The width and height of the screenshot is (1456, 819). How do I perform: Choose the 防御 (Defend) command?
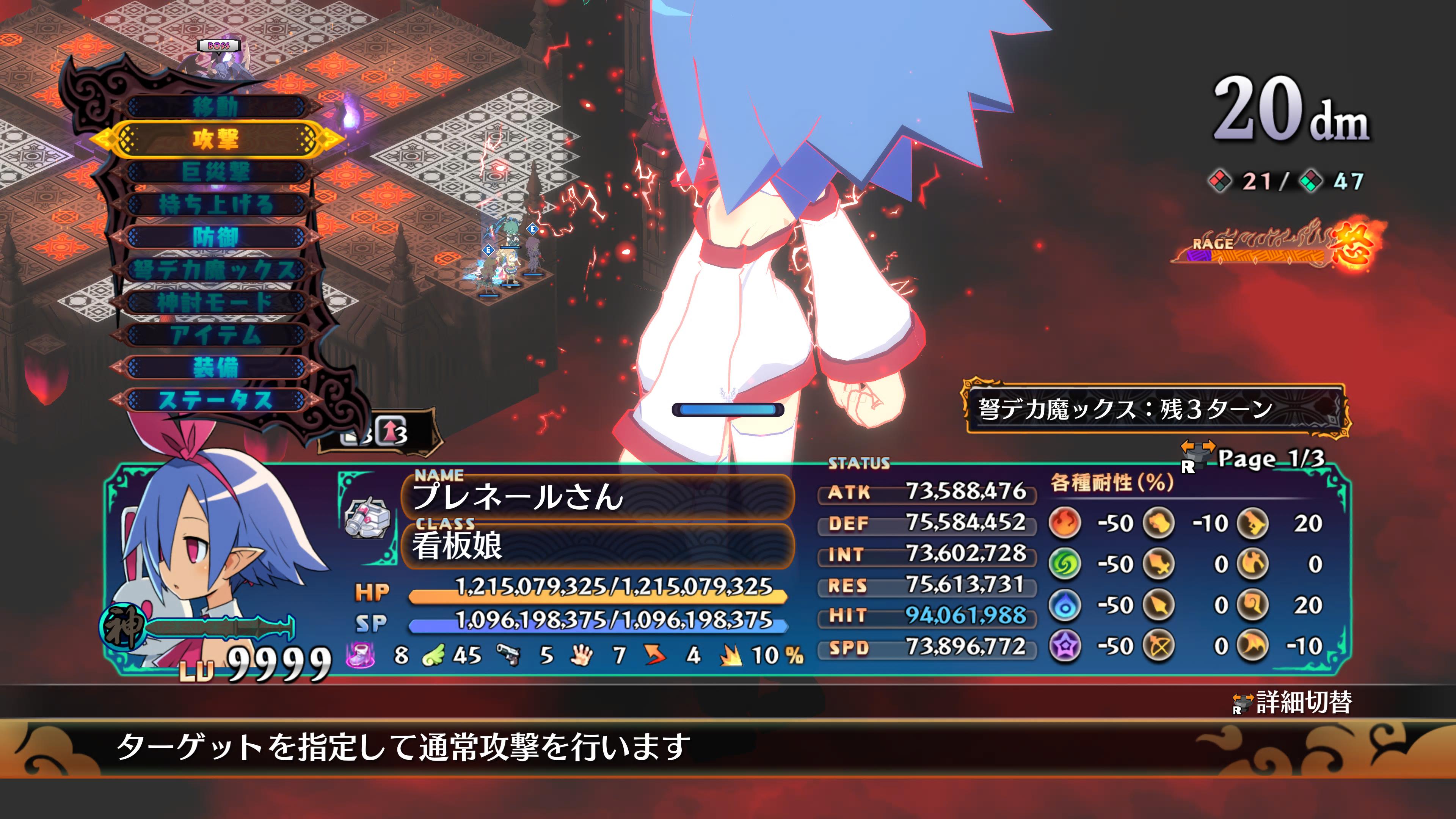215,237
